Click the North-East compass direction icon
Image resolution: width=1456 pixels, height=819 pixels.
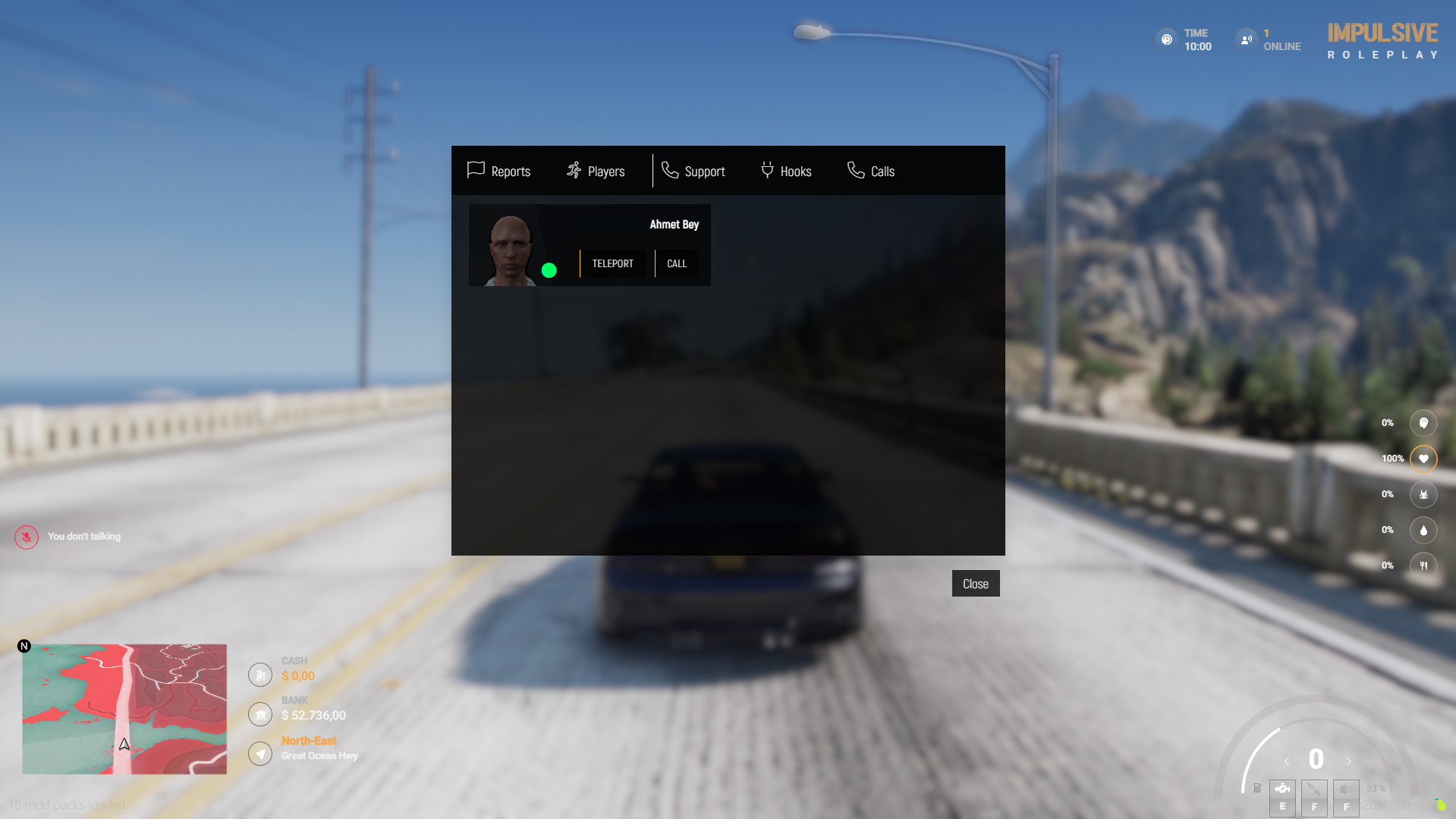[x=259, y=753]
